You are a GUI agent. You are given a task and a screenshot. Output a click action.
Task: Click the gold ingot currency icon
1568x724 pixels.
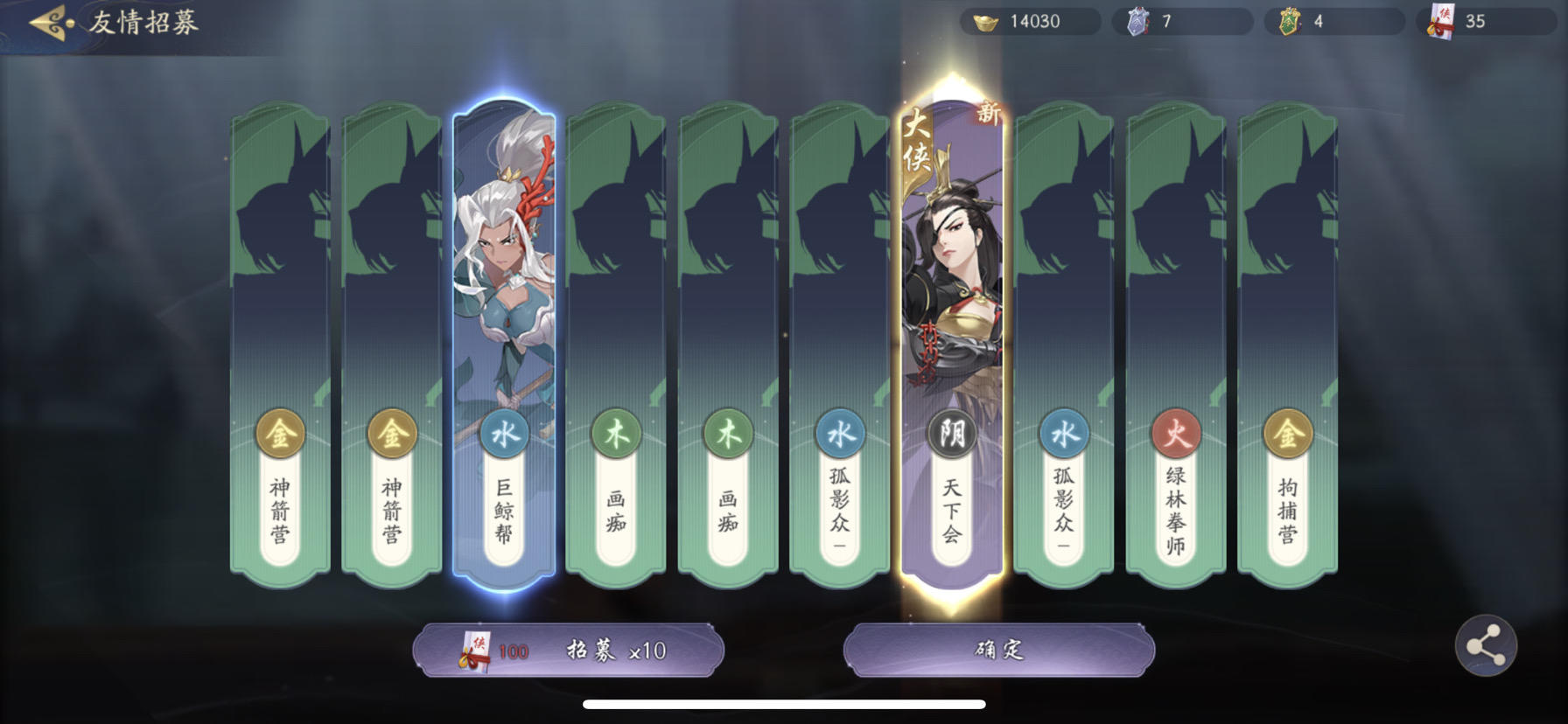coord(988,21)
